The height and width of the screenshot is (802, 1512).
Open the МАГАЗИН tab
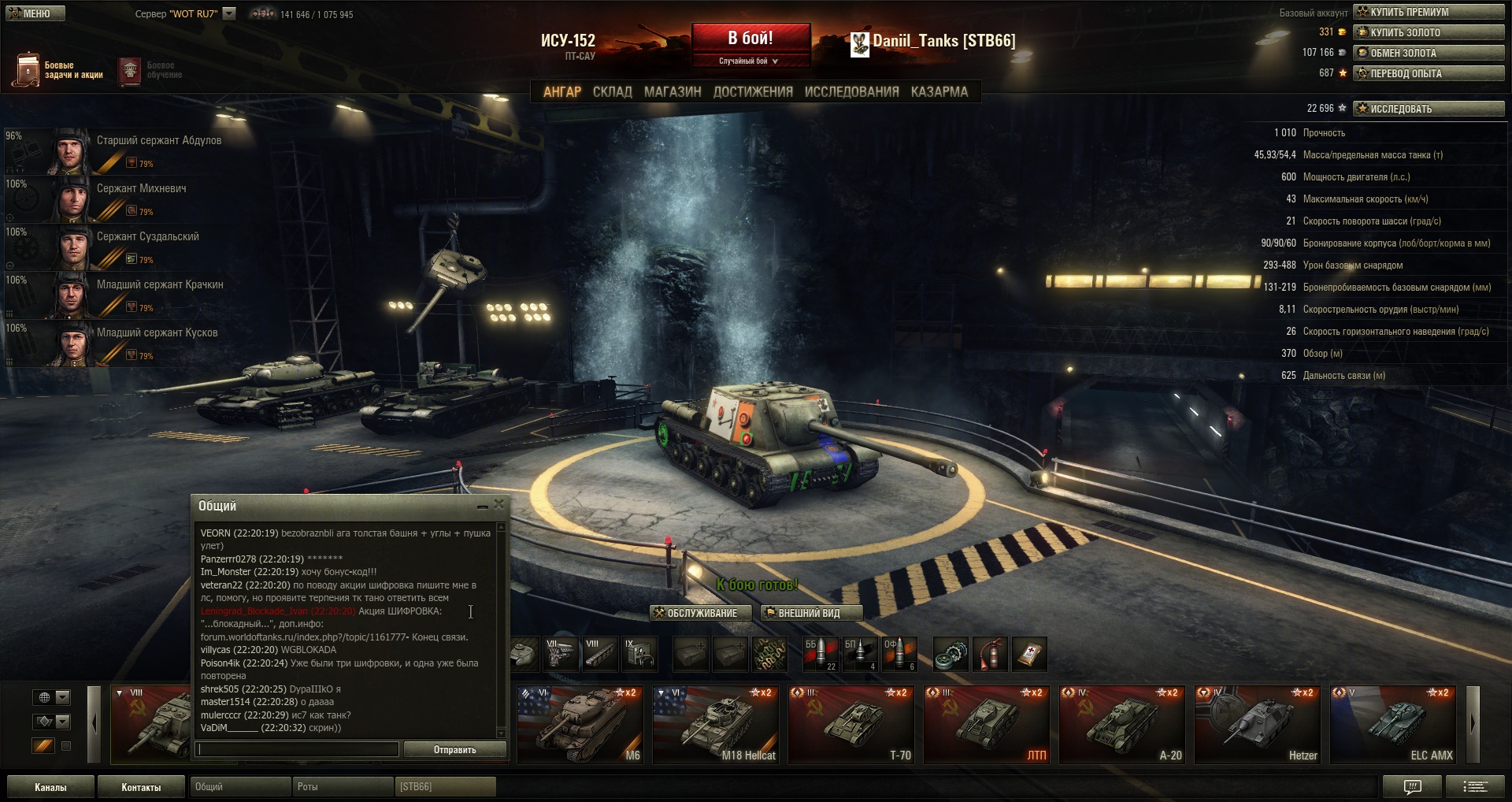(x=673, y=92)
